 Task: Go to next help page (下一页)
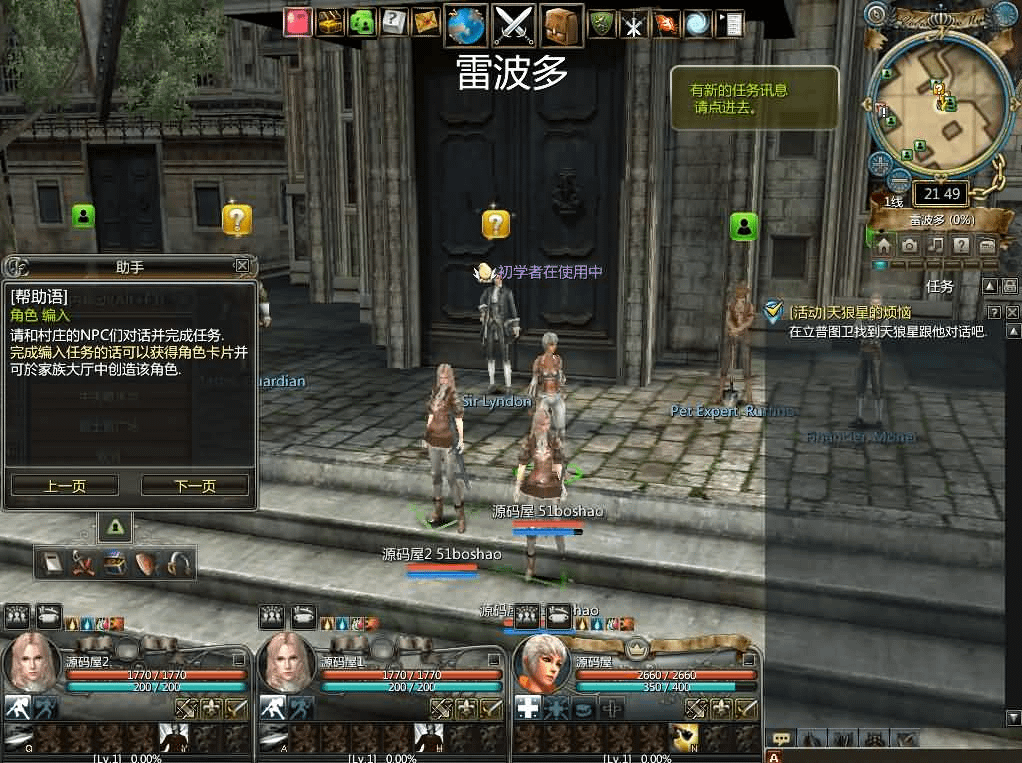[x=195, y=486]
